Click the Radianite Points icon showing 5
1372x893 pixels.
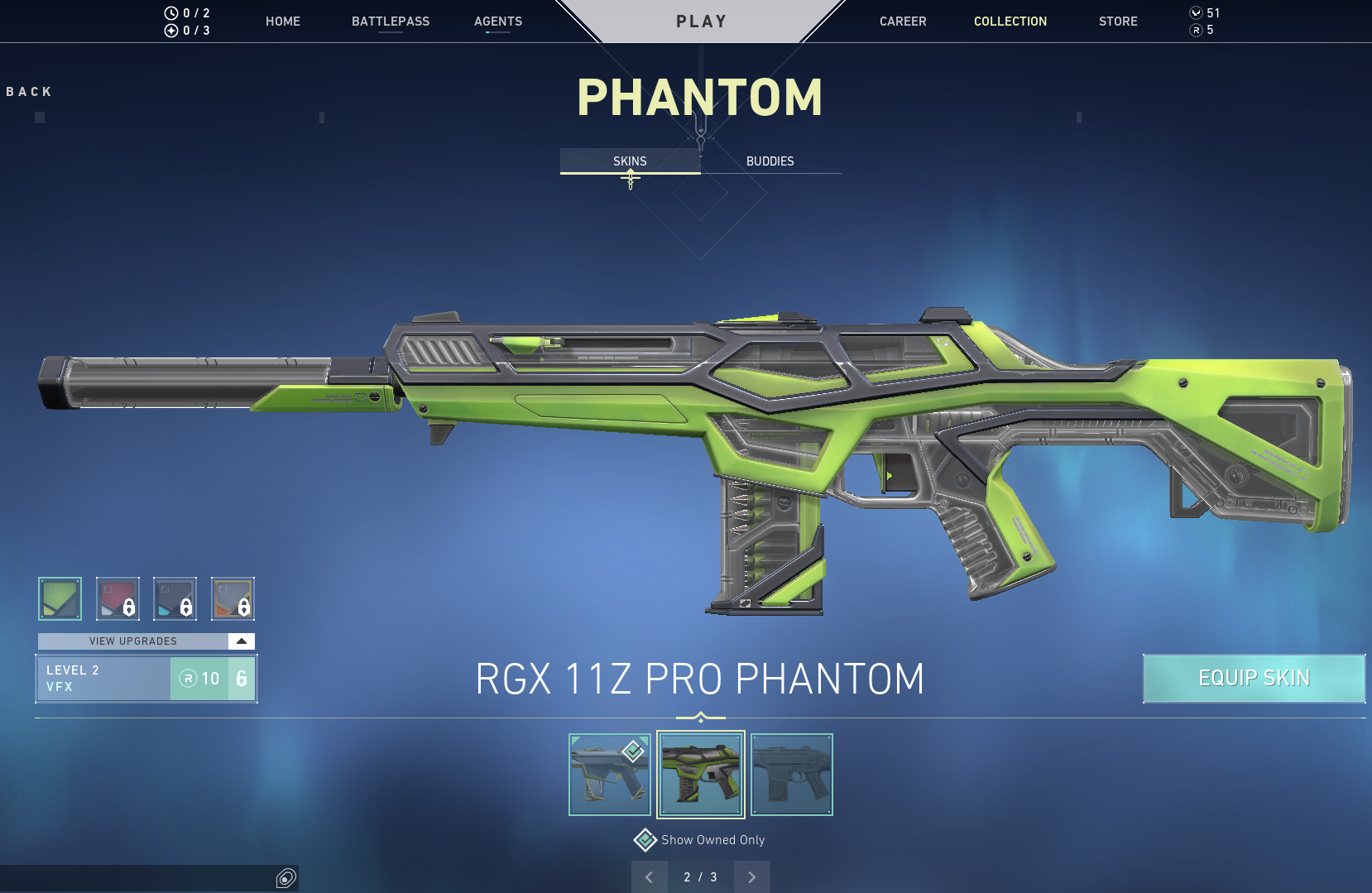(1194, 29)
